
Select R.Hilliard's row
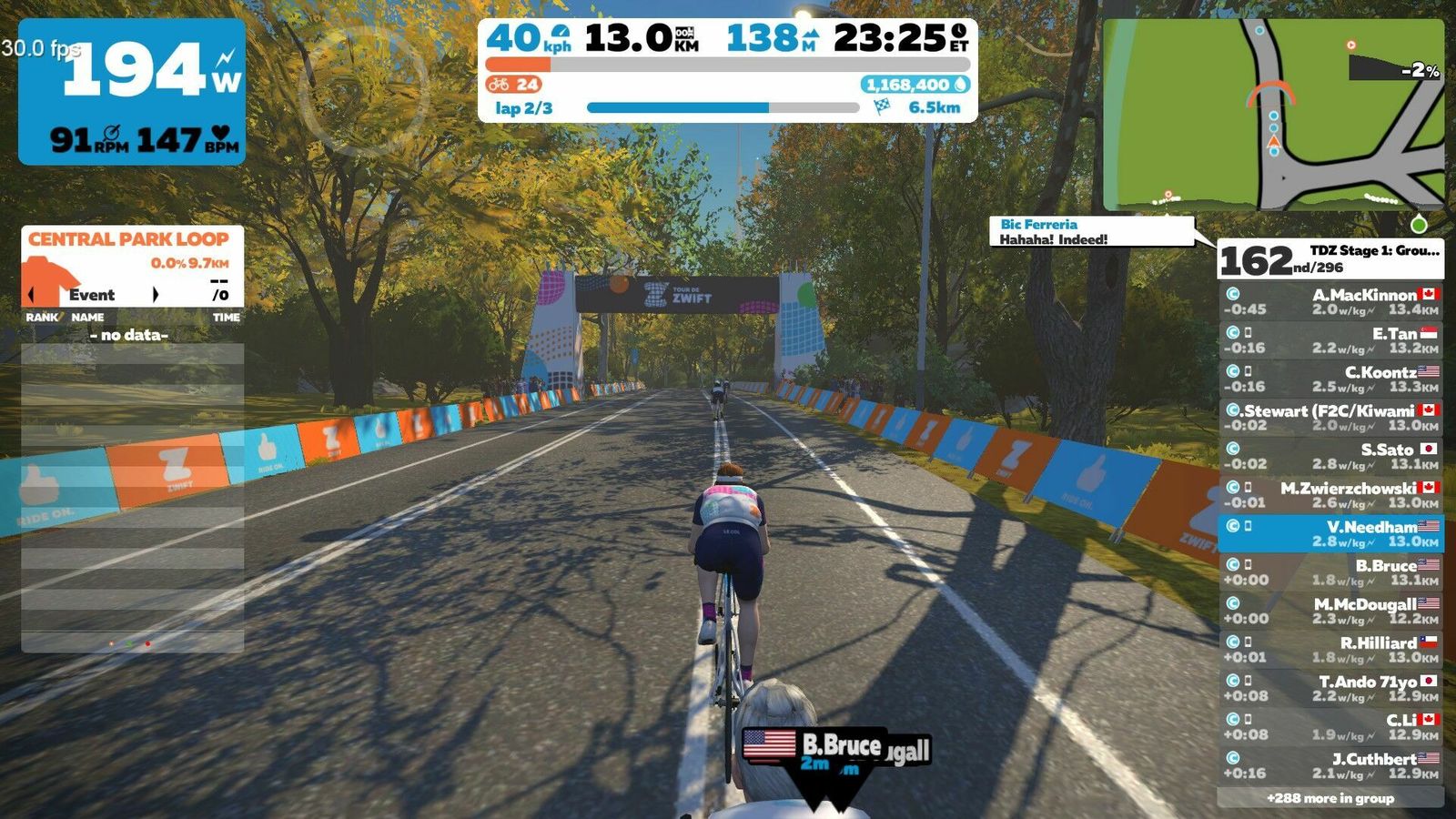point(1330,650)
